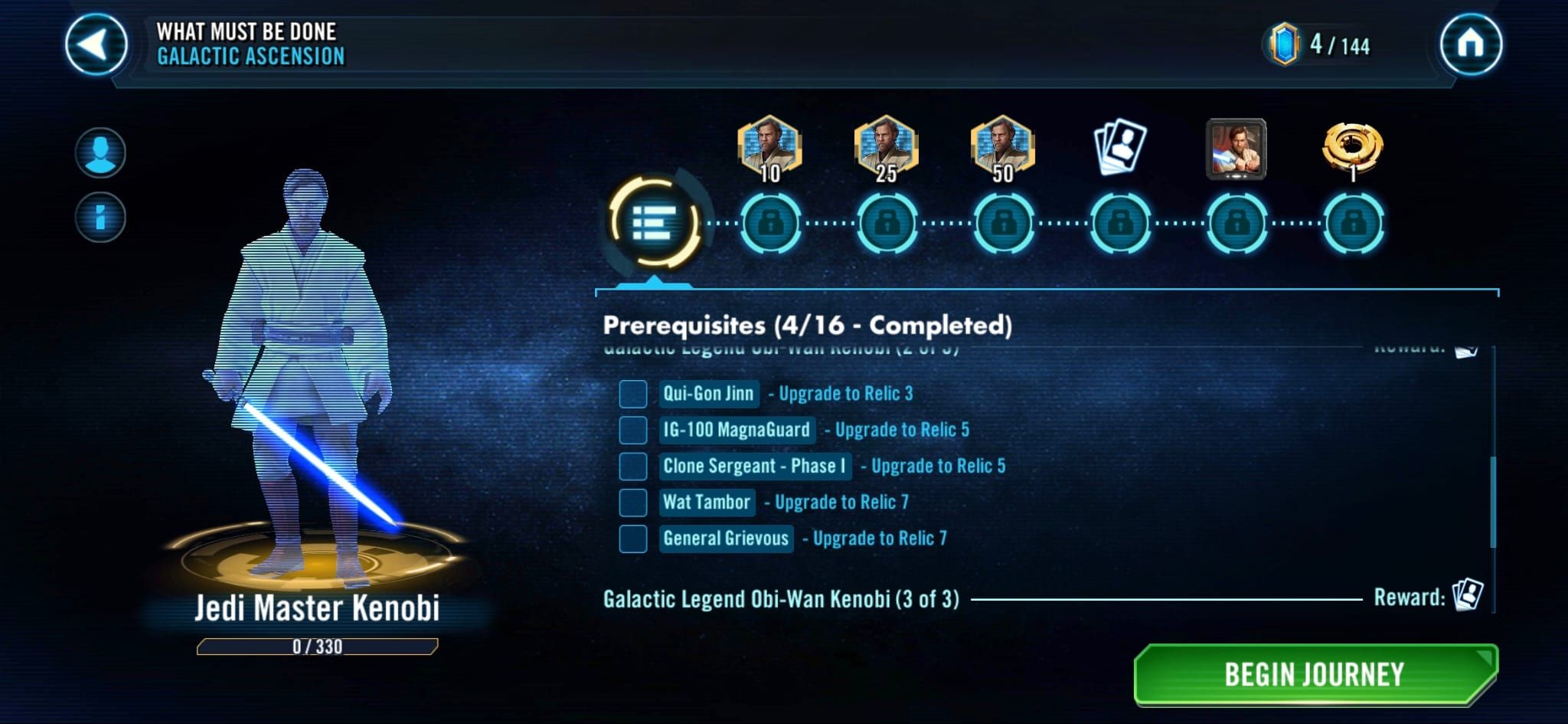Select the 50-shard Obi-Wan milestone icon
1568x724 pixels.
pos(1003,147)
